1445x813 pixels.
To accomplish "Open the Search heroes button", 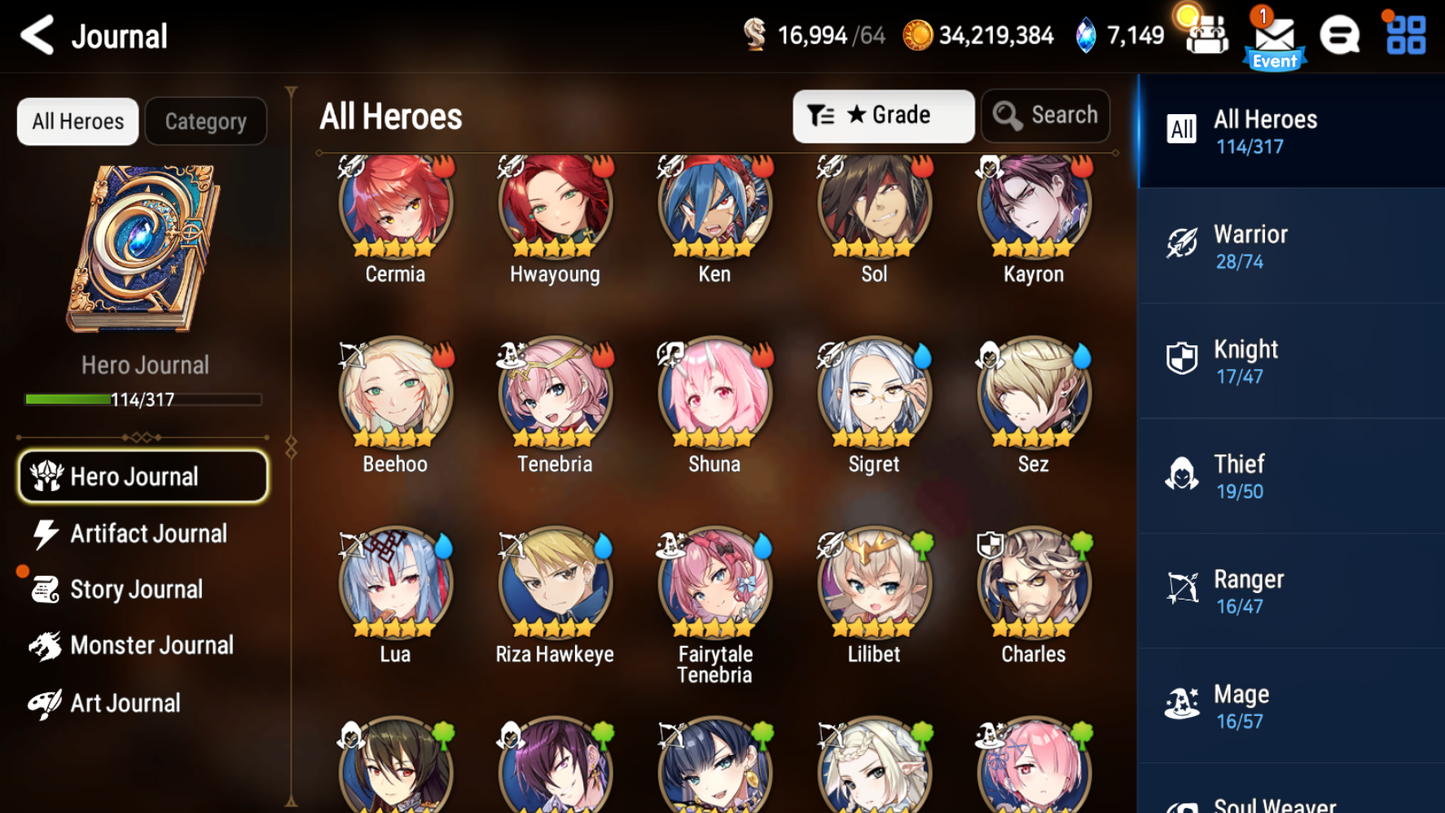I will tap(1045, 115).
